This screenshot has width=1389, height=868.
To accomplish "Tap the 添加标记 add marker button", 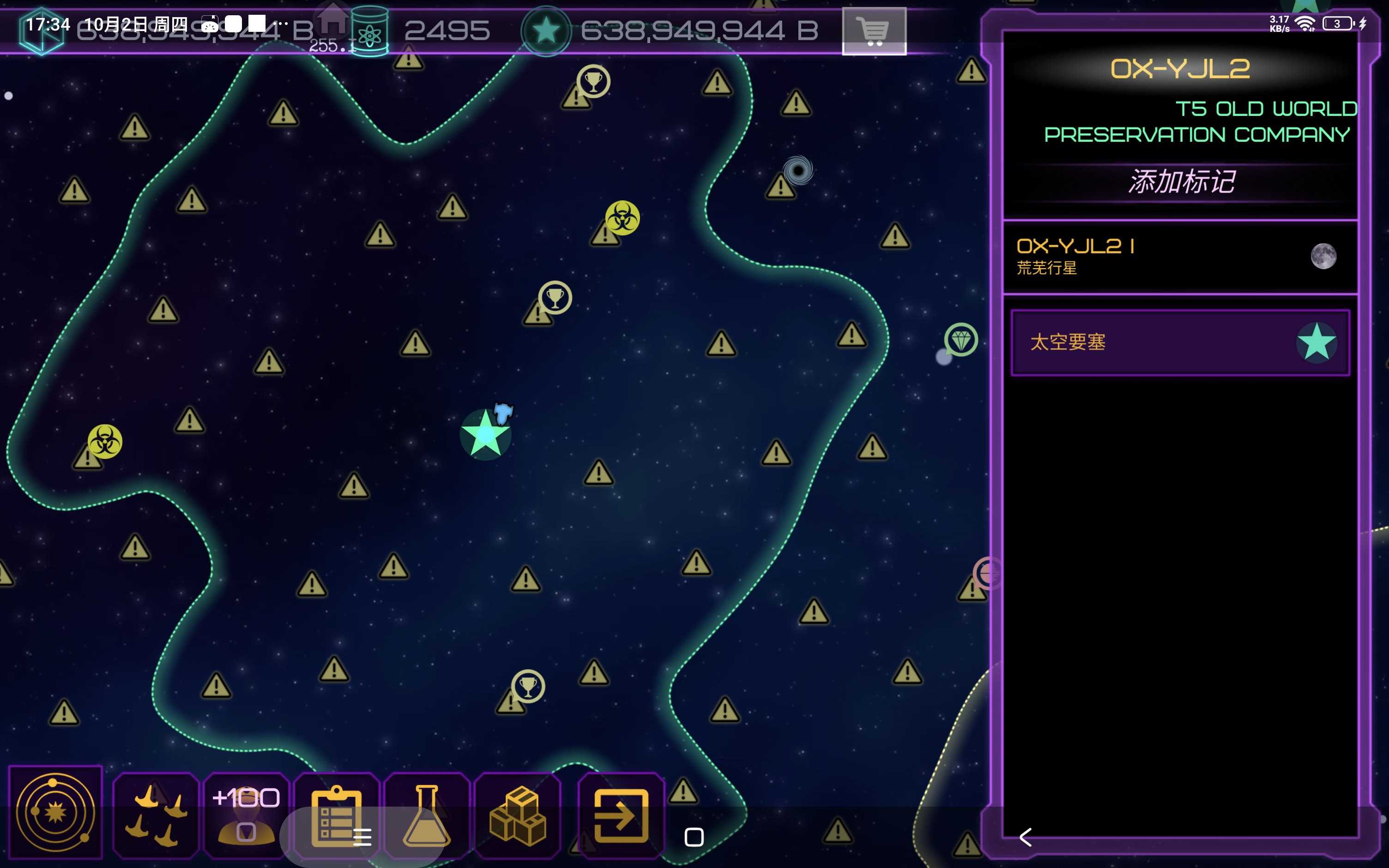I will coord(1181,182).
